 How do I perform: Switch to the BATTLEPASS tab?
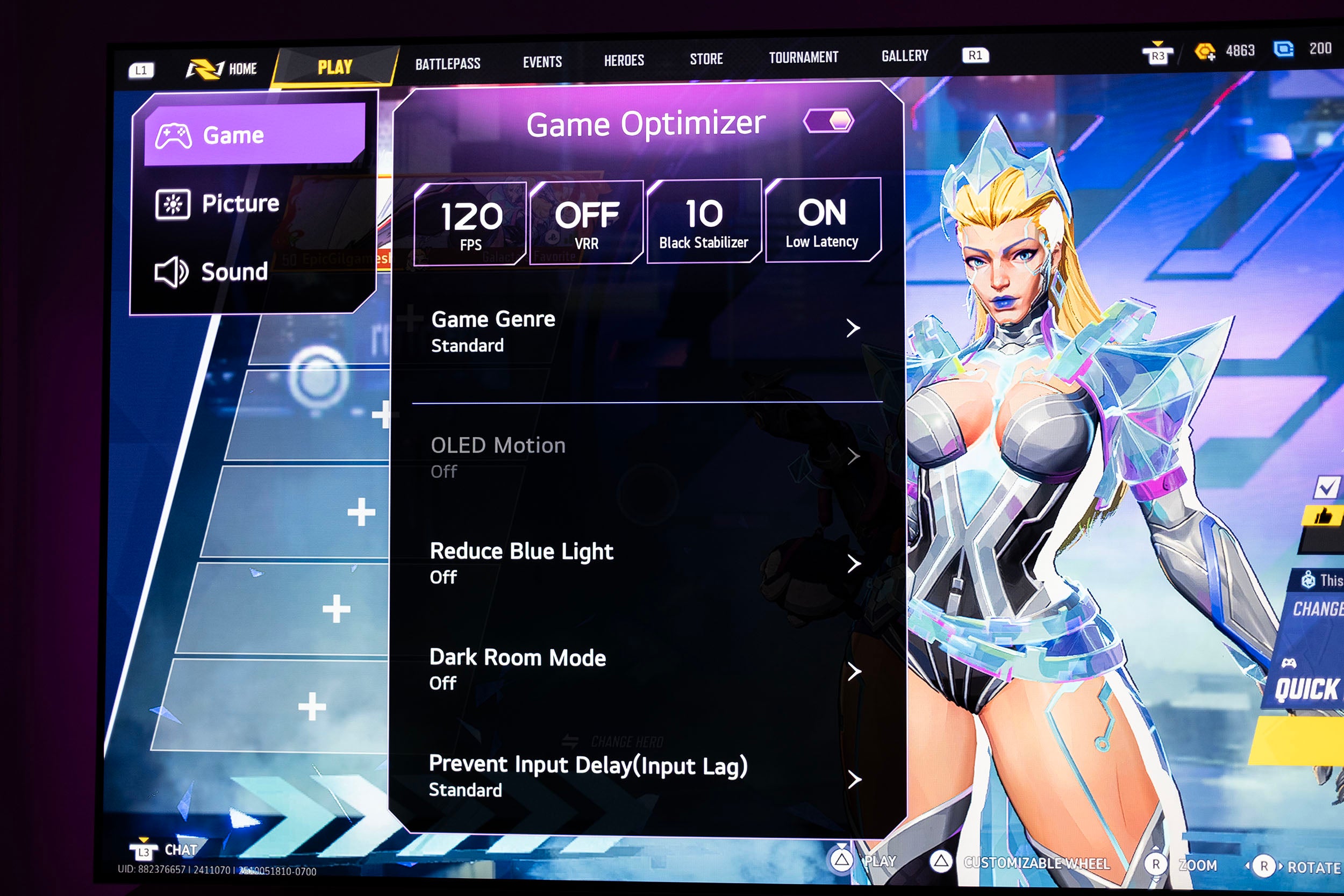click(447, 64)
